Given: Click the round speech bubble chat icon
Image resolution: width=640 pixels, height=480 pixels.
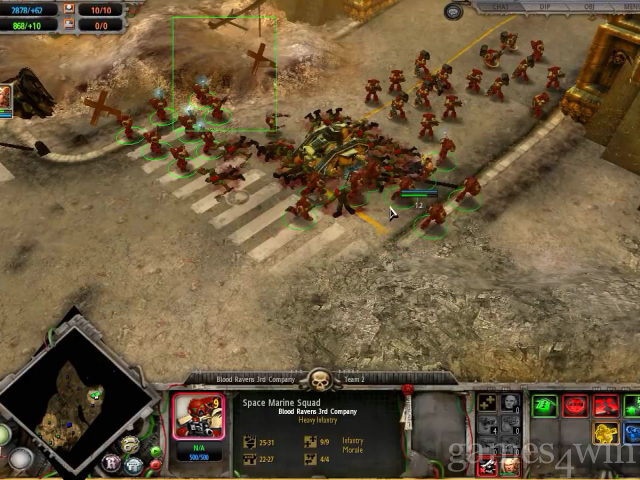Looking at the screenshot, I should pyautogui.click(x=454, y=12).
